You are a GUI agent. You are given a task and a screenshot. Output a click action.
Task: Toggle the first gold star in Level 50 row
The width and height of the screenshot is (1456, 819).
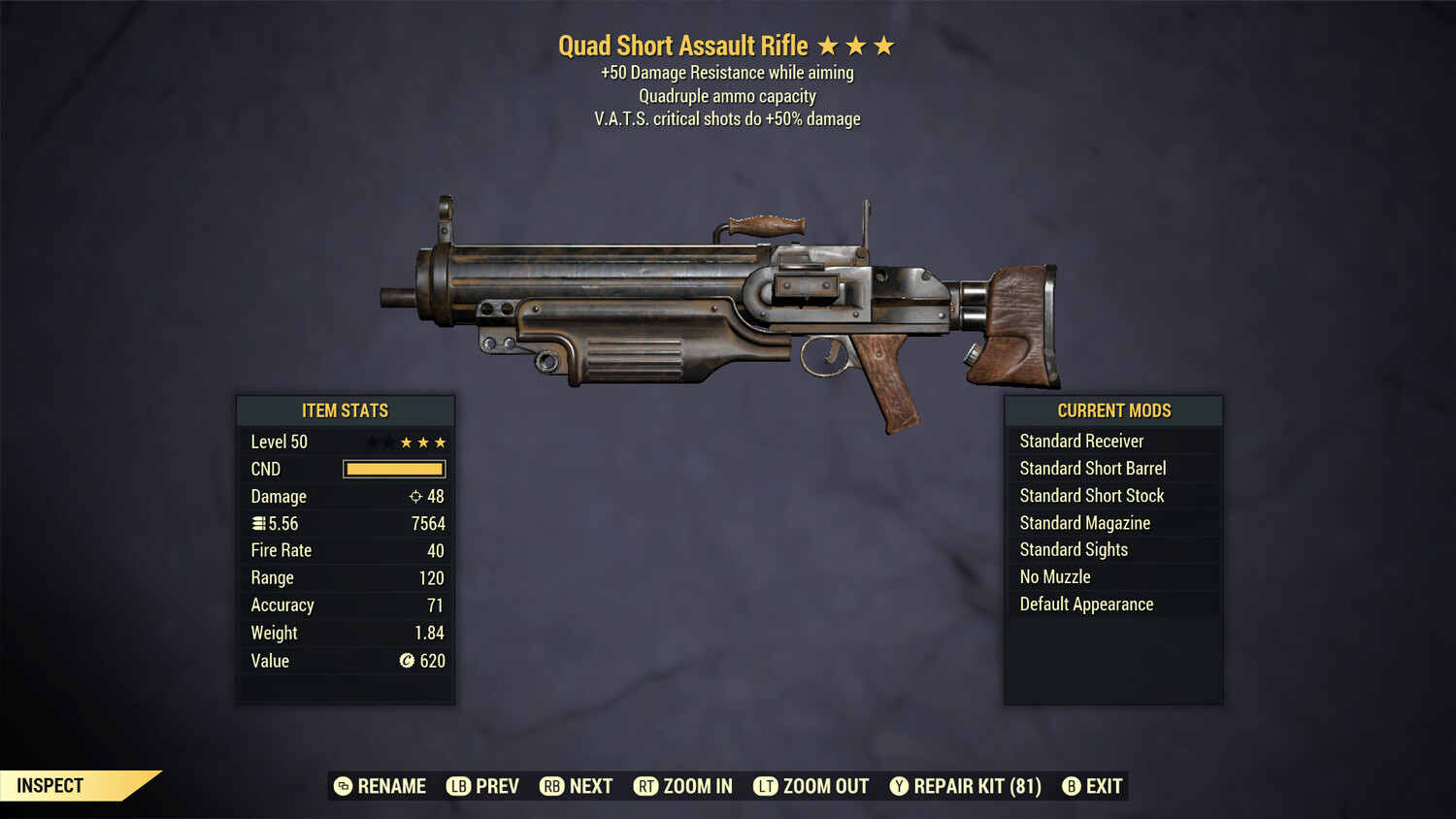405,442
